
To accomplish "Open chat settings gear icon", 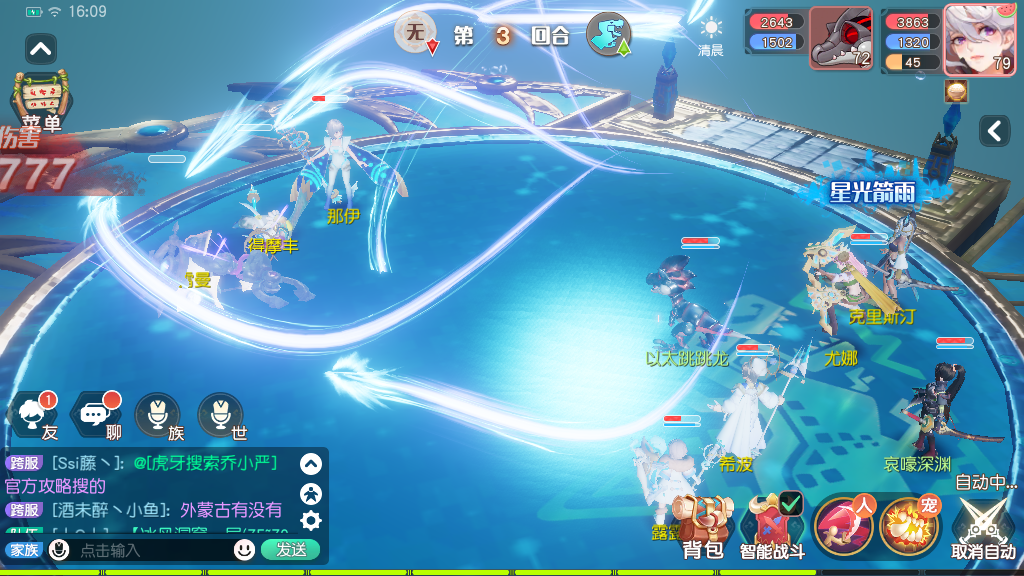I will coord(311,520).
